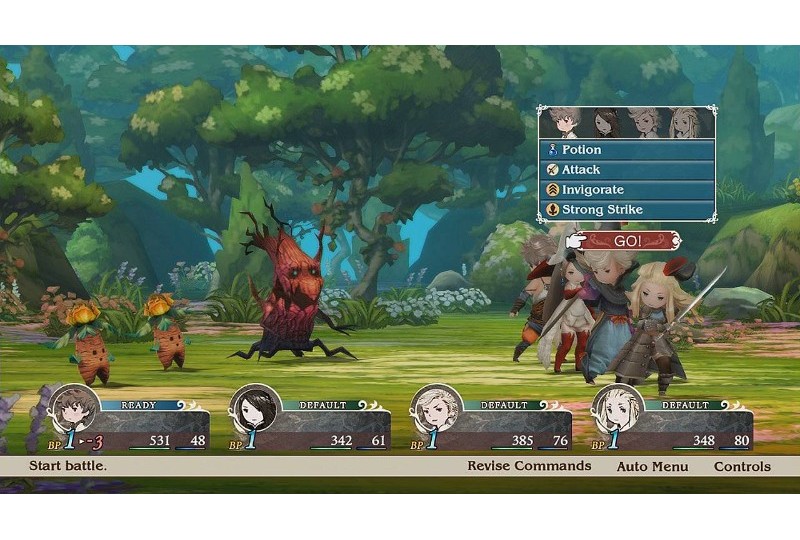
Task: Select the brown-haired hero portrait in command panel
Action: point(563,122)
